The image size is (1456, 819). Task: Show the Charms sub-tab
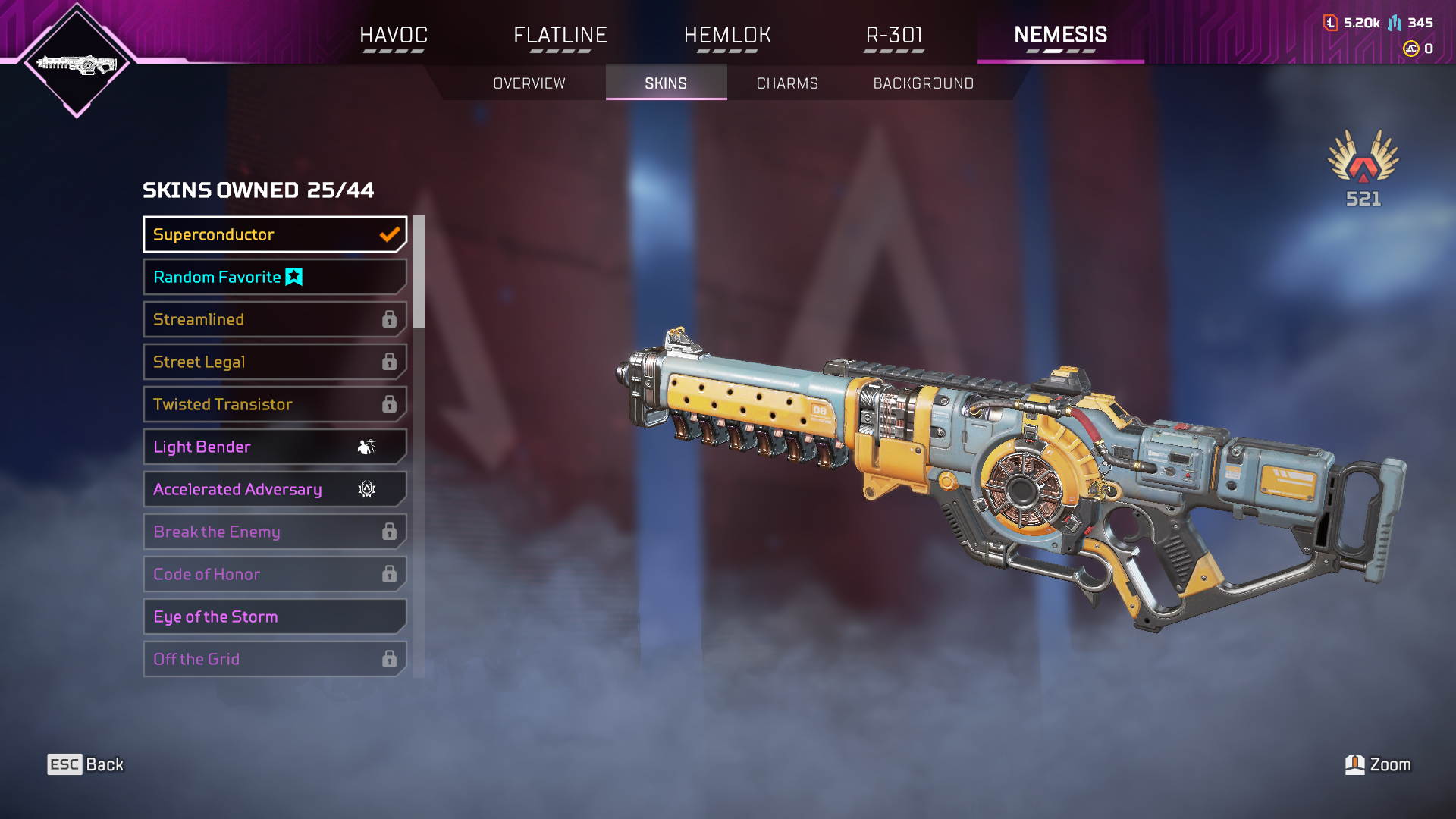pos(787,83)
